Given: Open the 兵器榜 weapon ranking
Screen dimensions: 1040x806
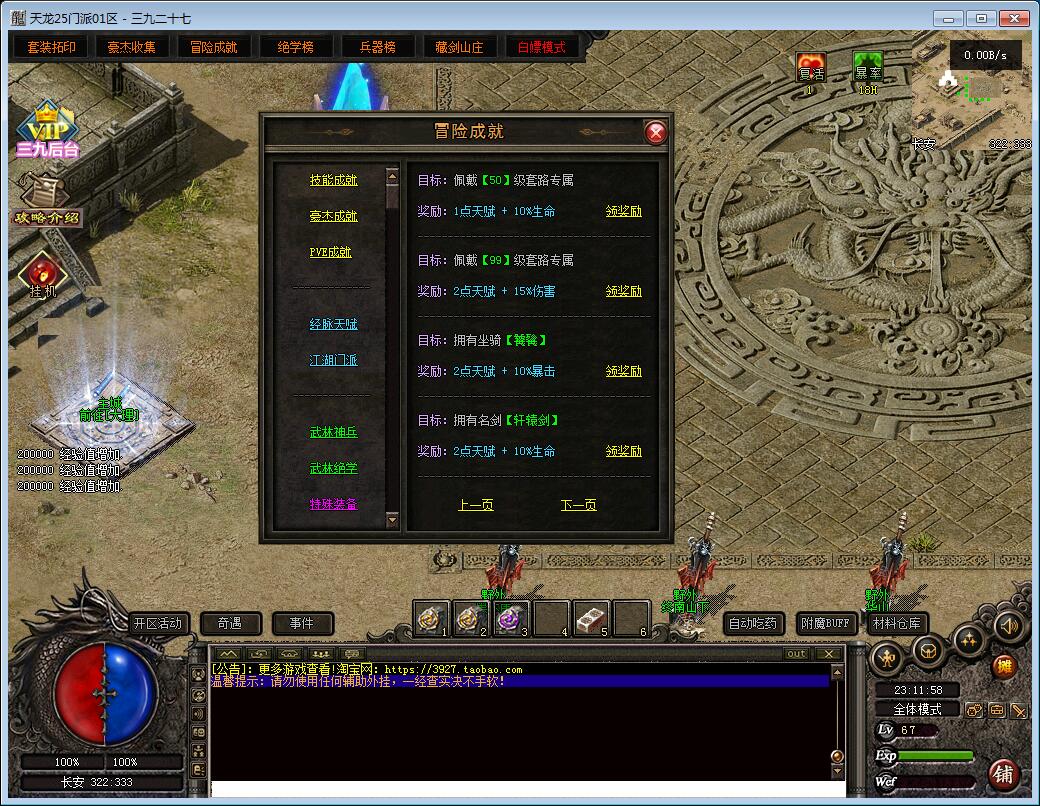Looking at the screenshot, I should (377, 47).
